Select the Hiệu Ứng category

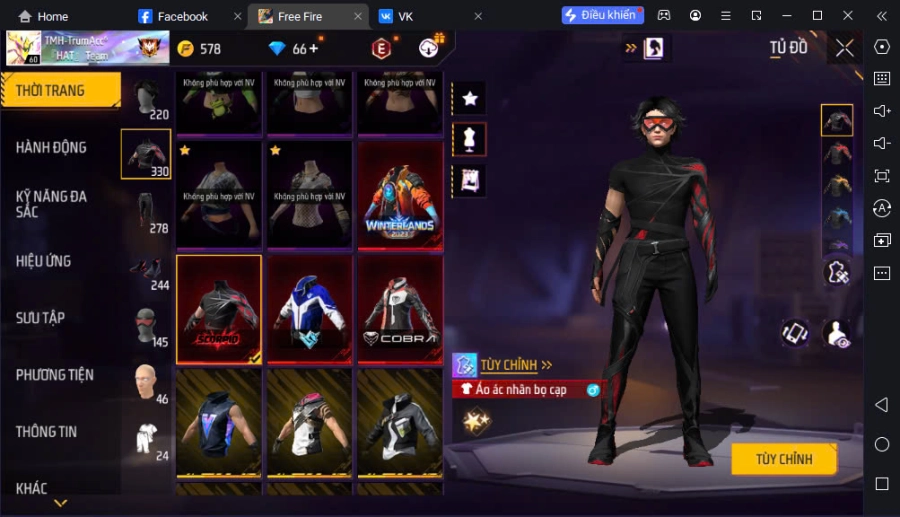(x=44, y=261)
